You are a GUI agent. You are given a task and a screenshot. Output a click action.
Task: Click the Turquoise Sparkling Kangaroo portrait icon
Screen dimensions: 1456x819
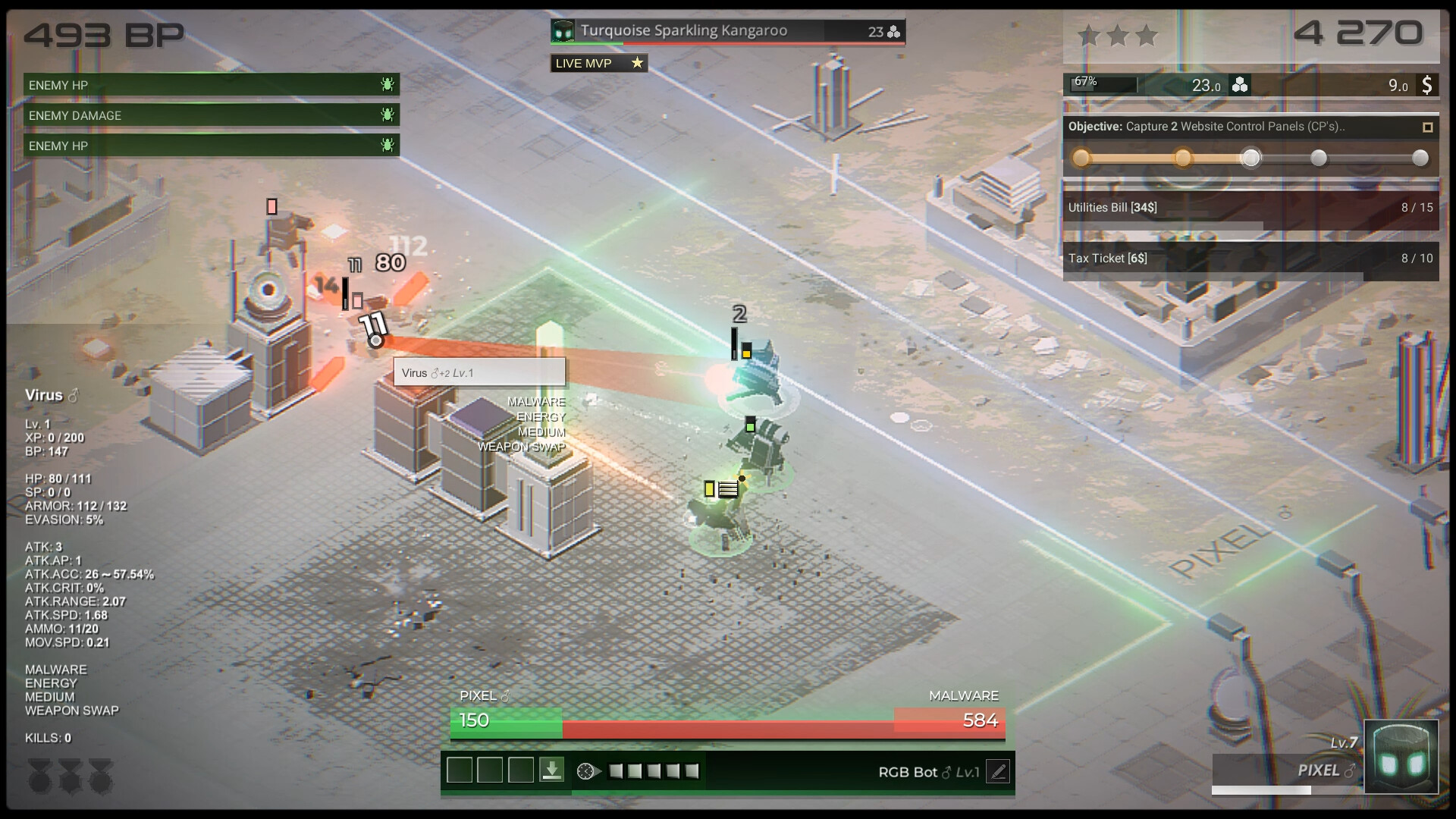click(562, 32)
